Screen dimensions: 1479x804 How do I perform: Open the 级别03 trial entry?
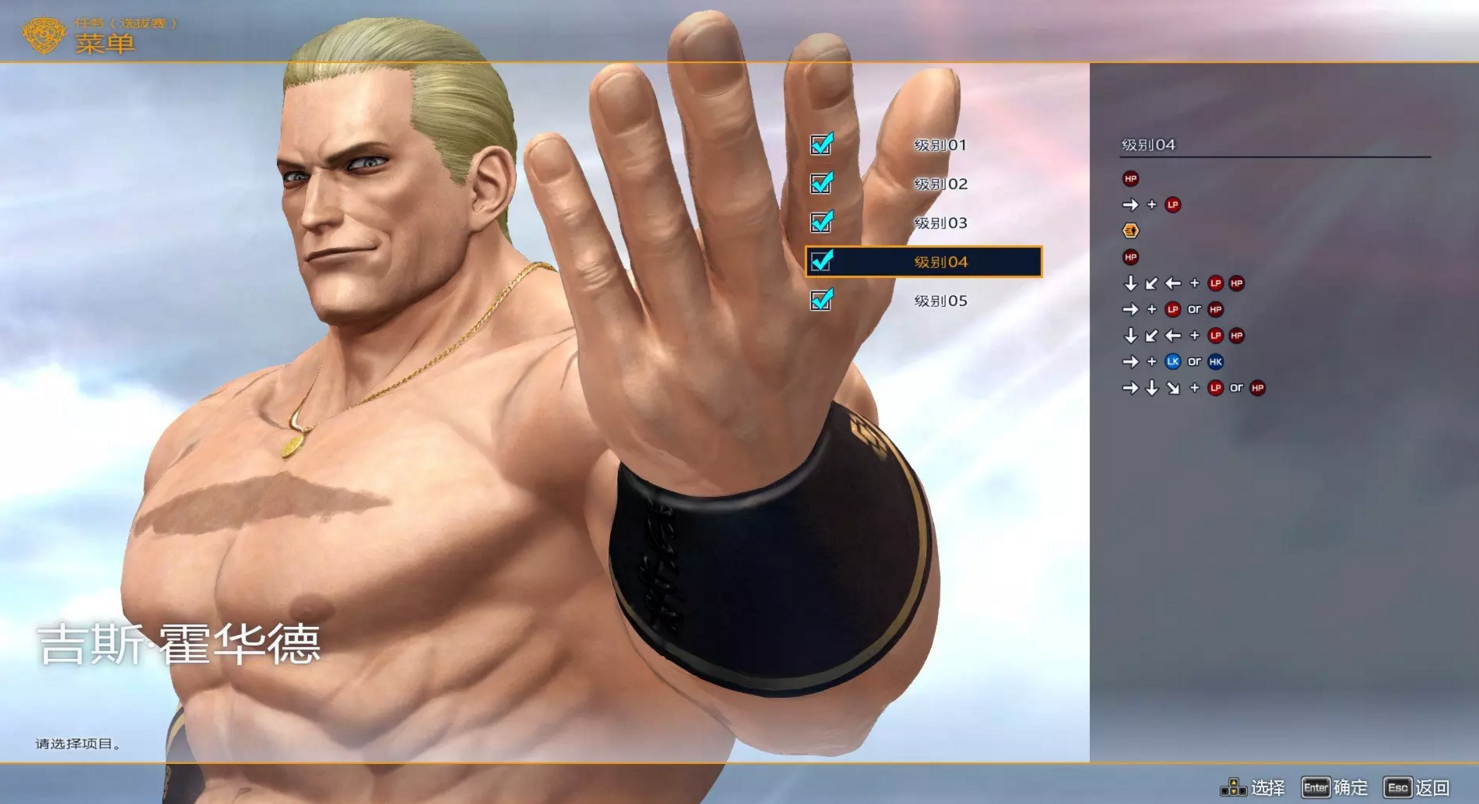940,223
